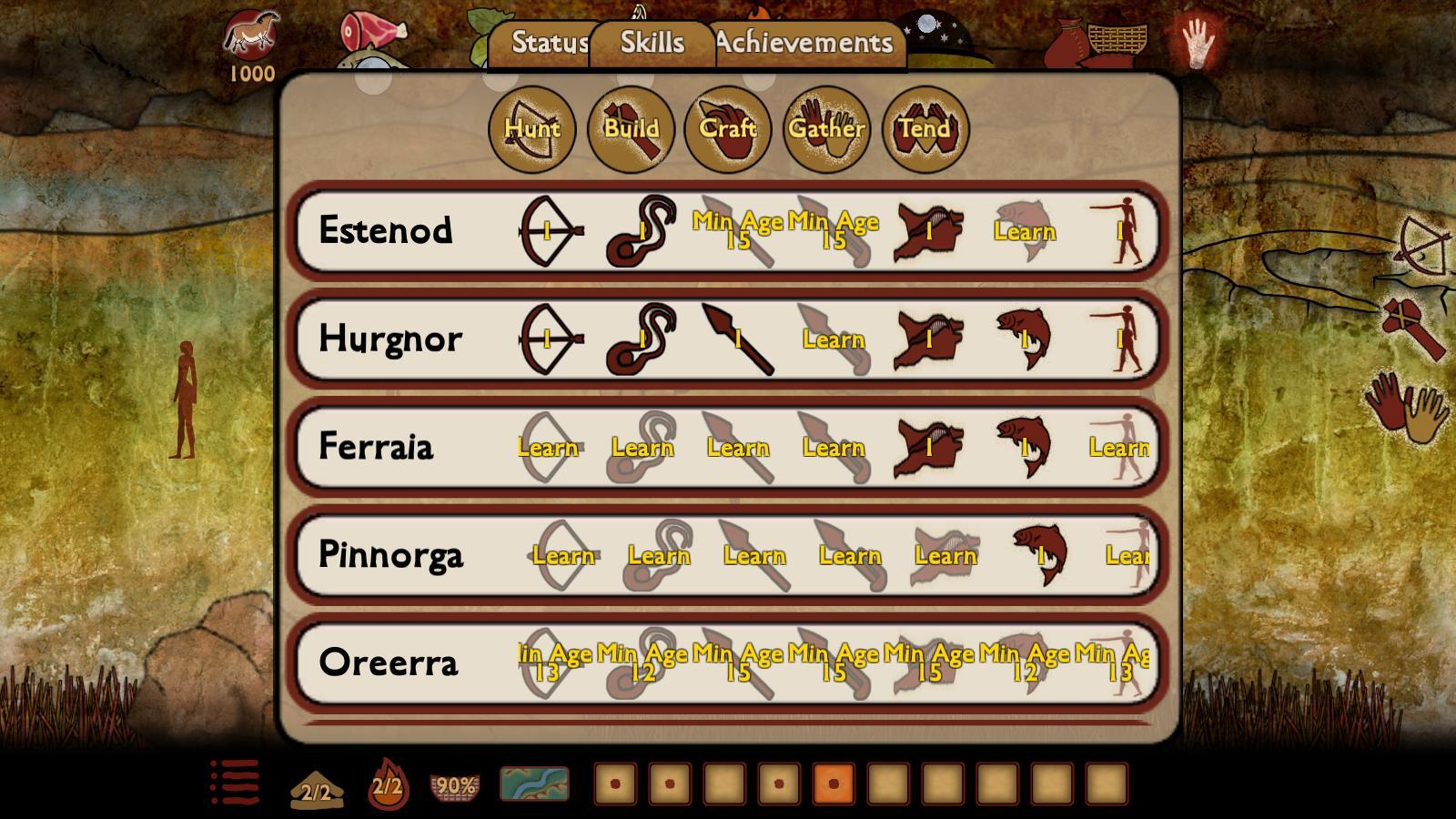Select the Hunt task category
The width and height of the screenshot is (1456, 819).
tap(533, 129)
